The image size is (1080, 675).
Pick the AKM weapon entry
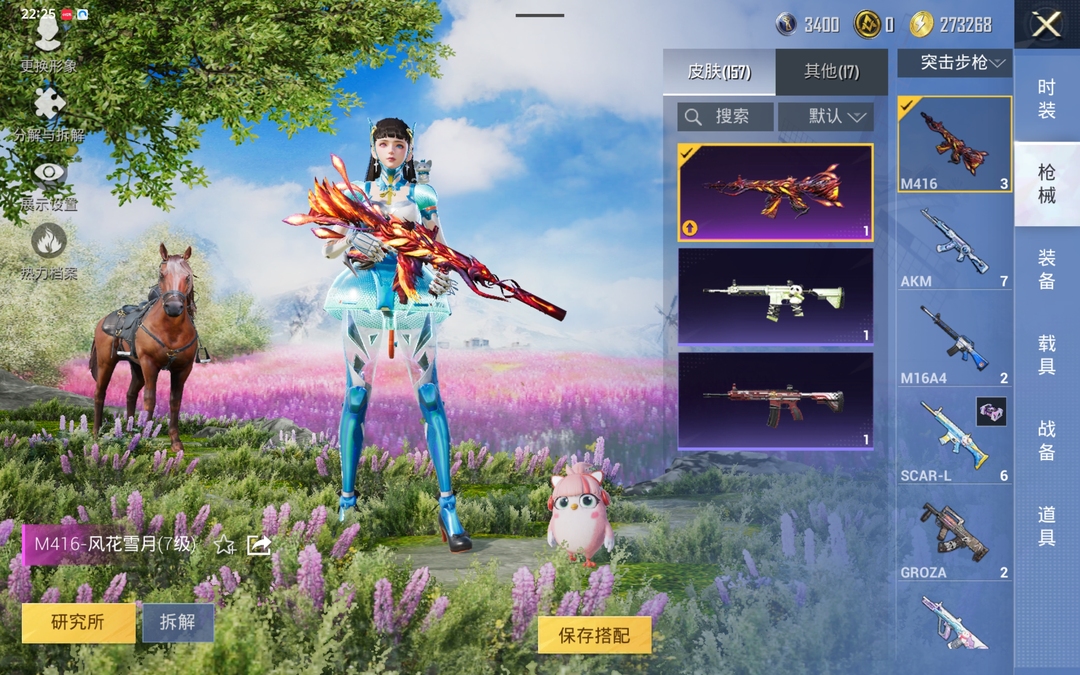coord(954,243)
